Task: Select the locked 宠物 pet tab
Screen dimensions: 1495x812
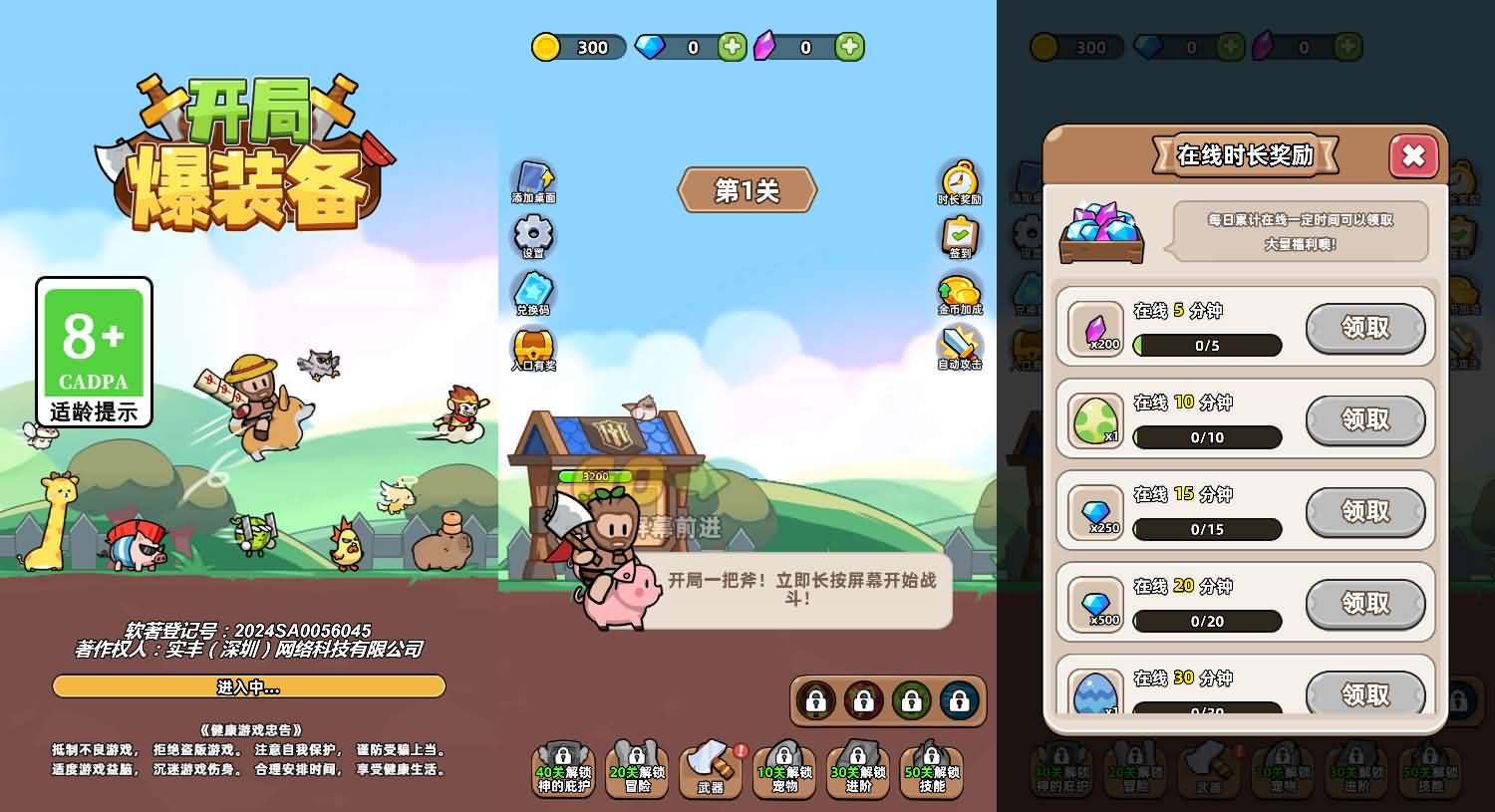Action: (x=784, y=767)
